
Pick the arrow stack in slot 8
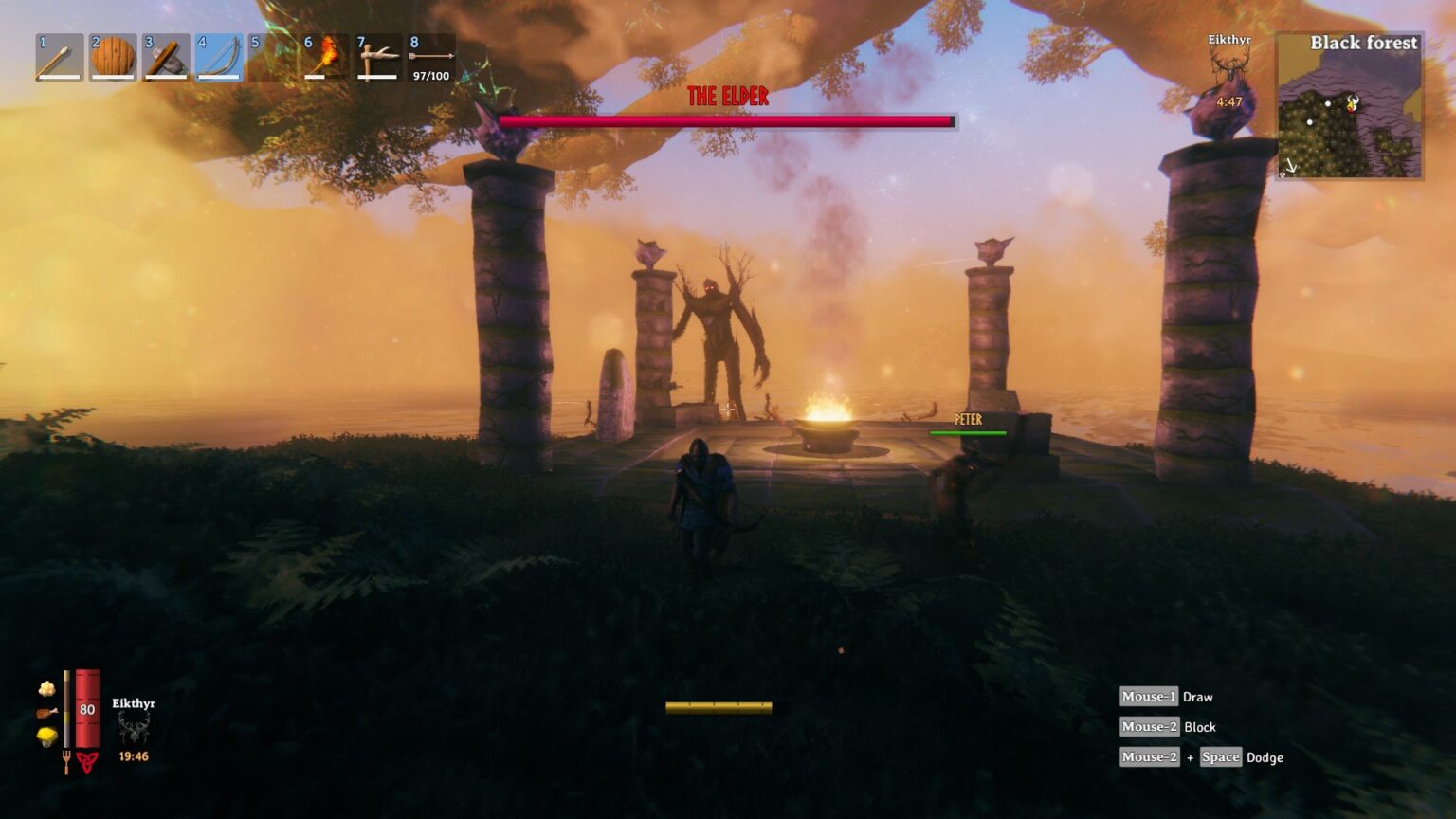point(430,58)
